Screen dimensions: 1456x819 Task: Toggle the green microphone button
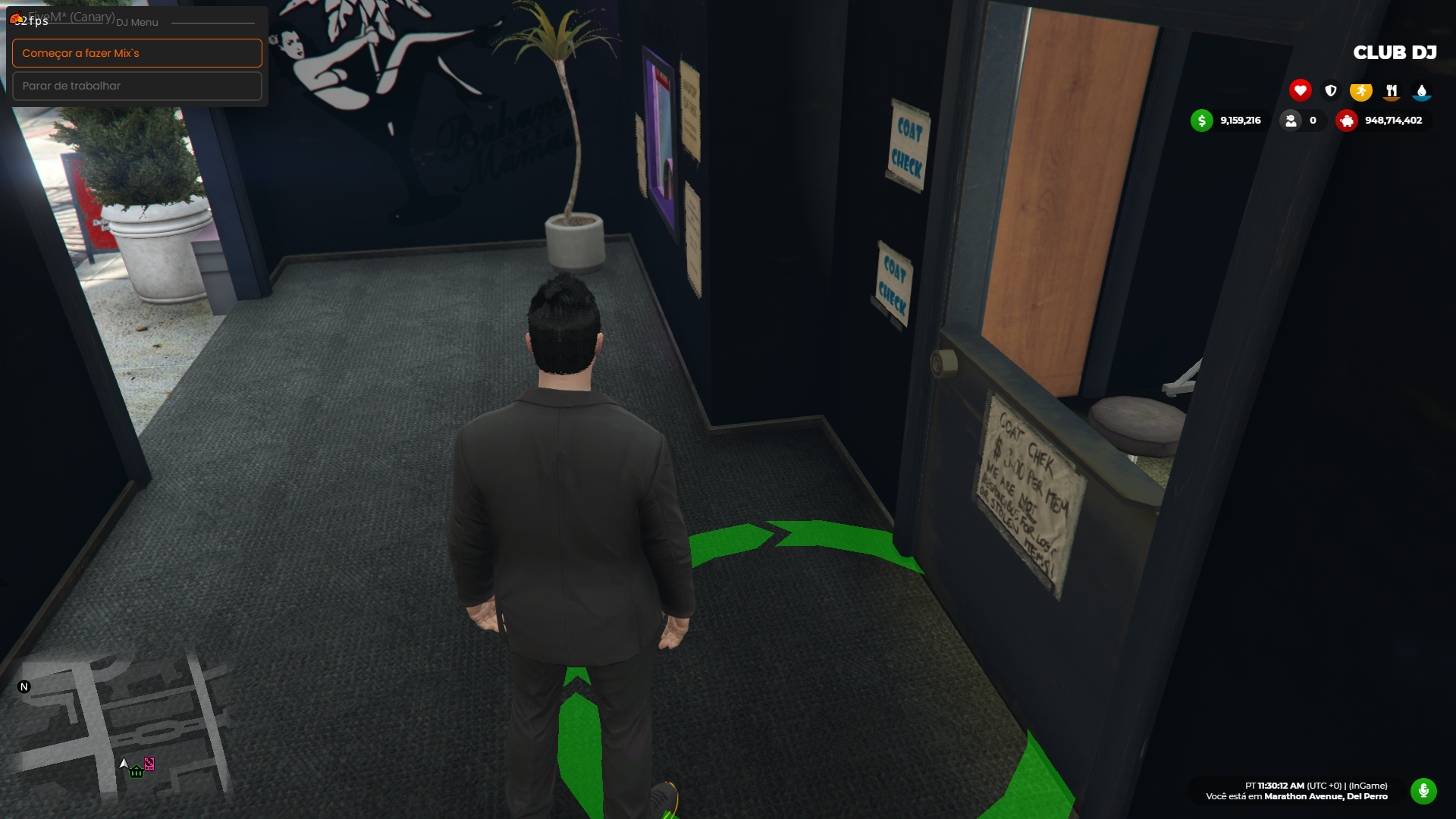(x=1423, y=791)
